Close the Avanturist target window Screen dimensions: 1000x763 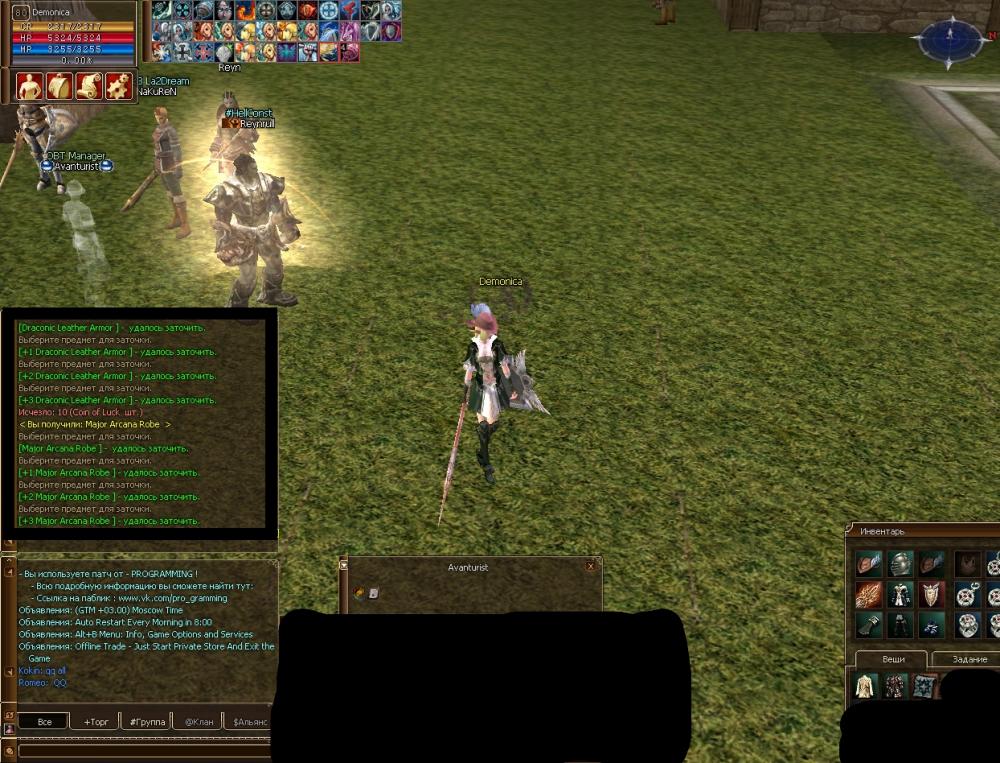point(590,566)
